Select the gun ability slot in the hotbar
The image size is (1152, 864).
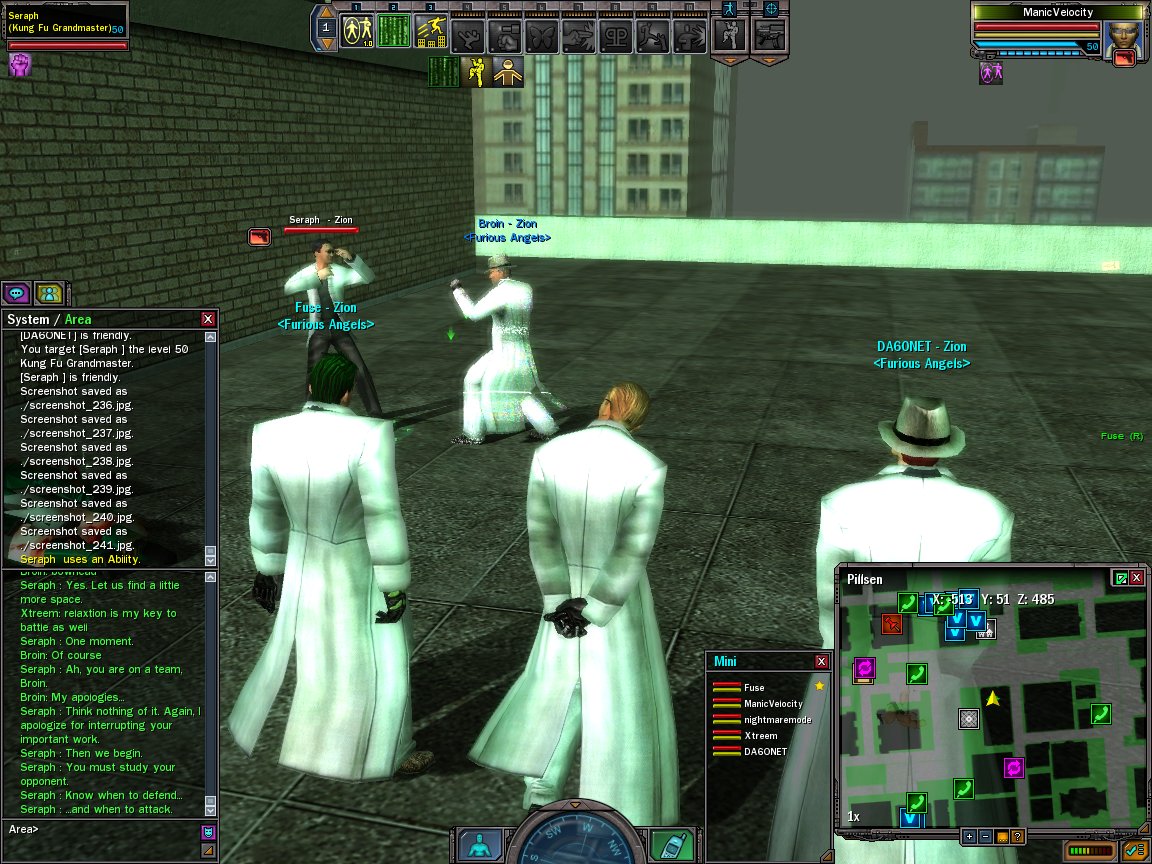click(770, 36)
